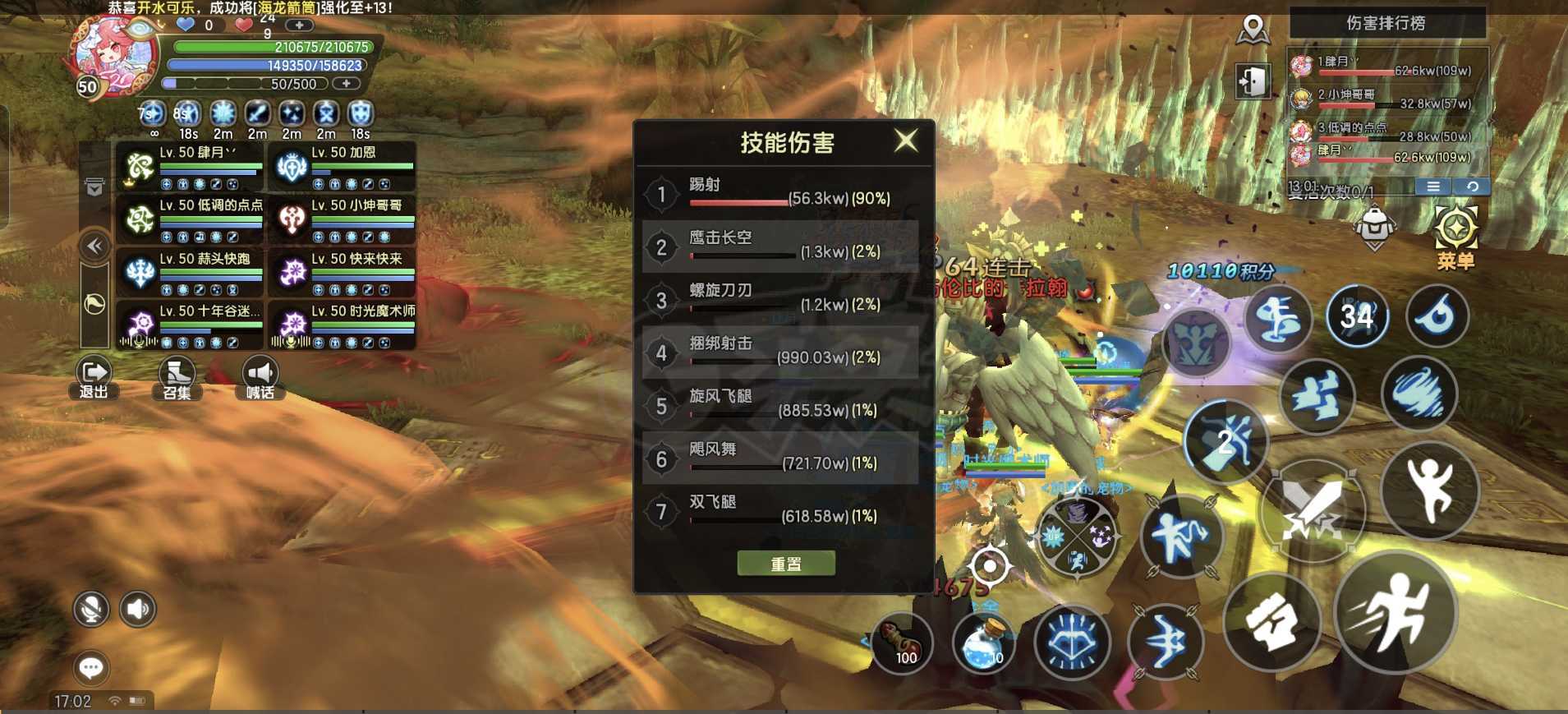The image size is (1568, 714).
Task: Toggle the muted microphone button
Action: click(x=91, y=610)
